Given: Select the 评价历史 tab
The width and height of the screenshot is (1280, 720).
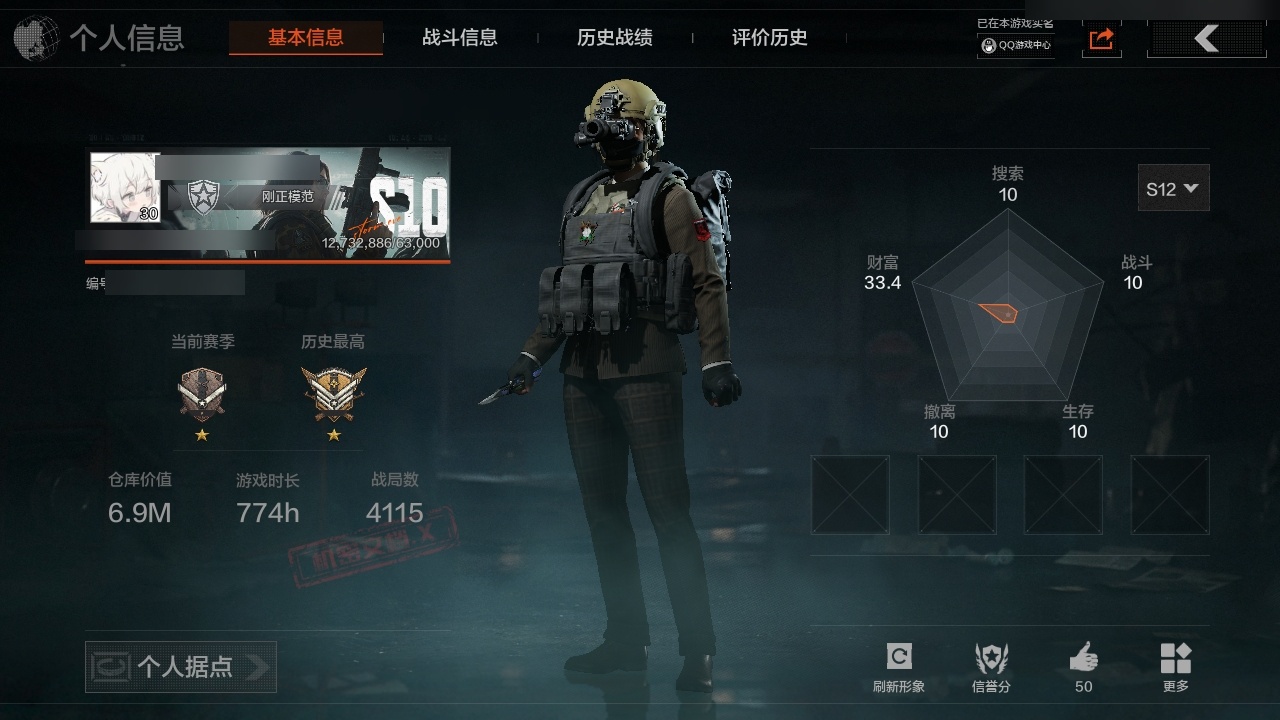Looking at the screenshot, I should [770, 38].
